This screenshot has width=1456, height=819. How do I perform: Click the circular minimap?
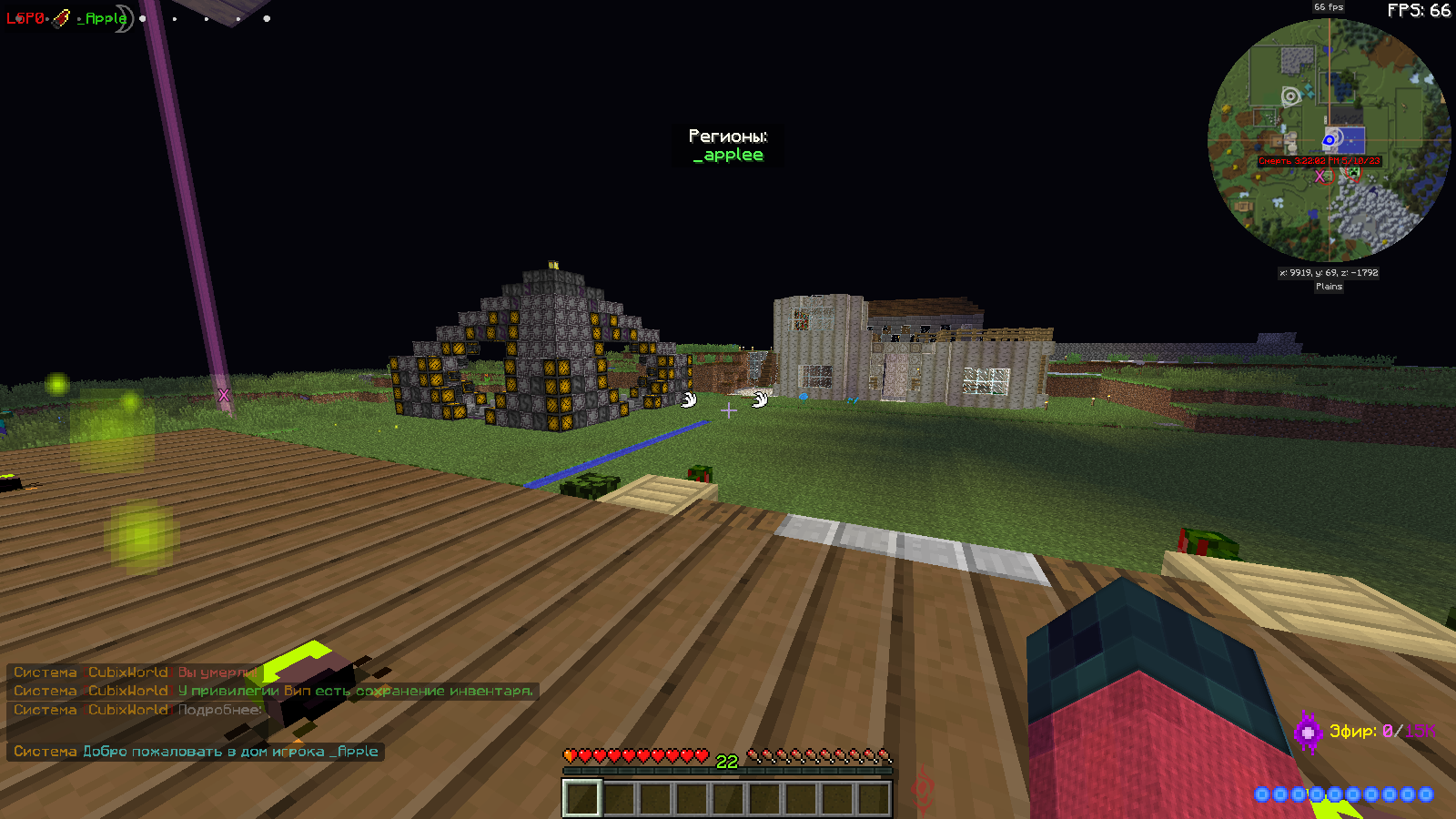coord(1329,141)
